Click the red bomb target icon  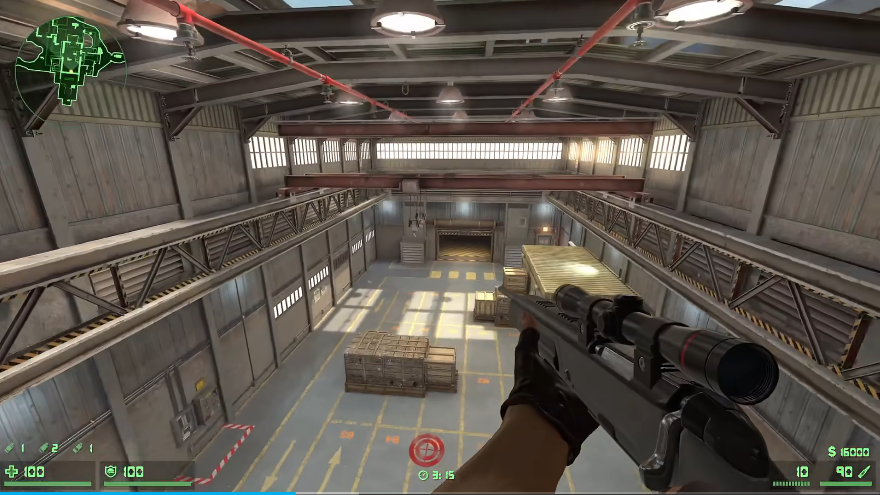(x=424, y=448)
